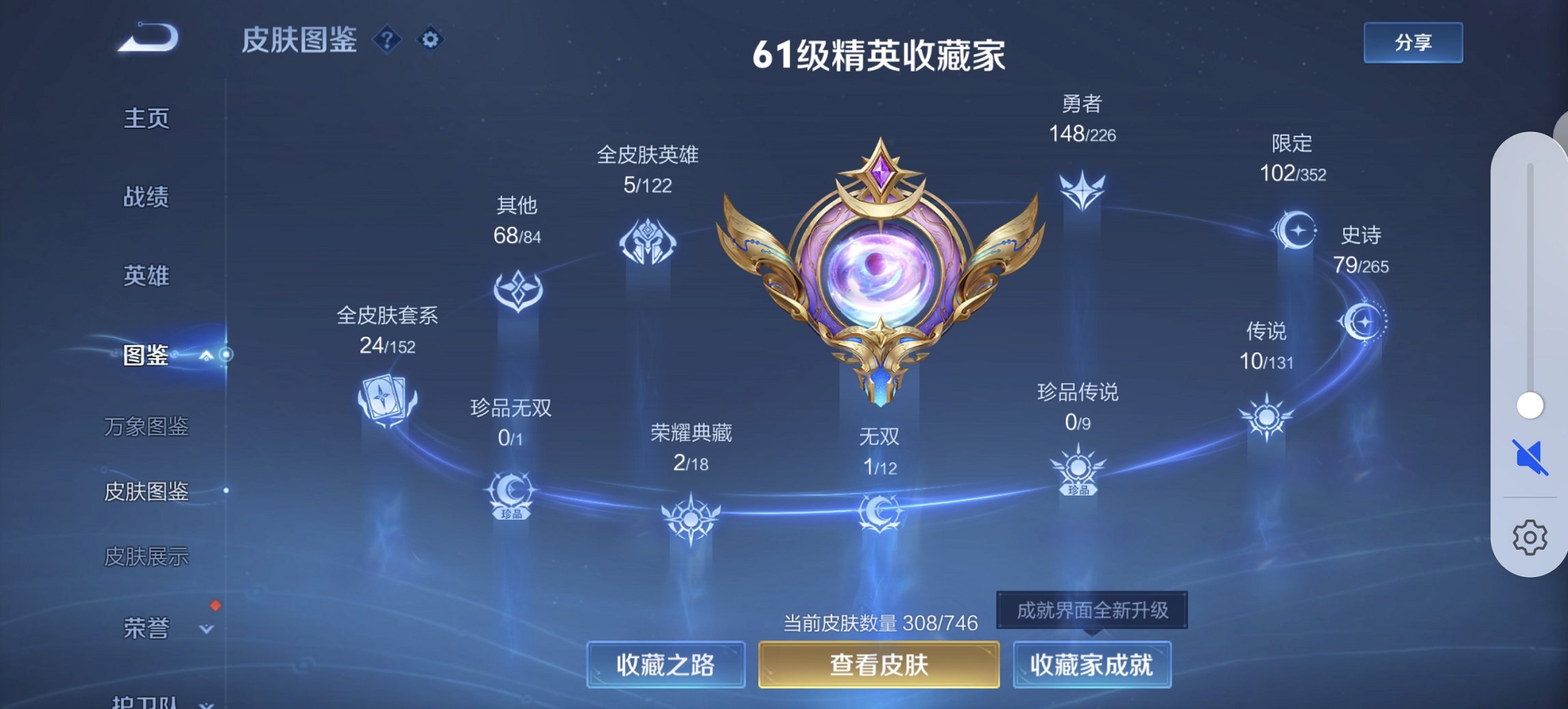Go to the 战绩 sidebar item

tap(144, 196)
